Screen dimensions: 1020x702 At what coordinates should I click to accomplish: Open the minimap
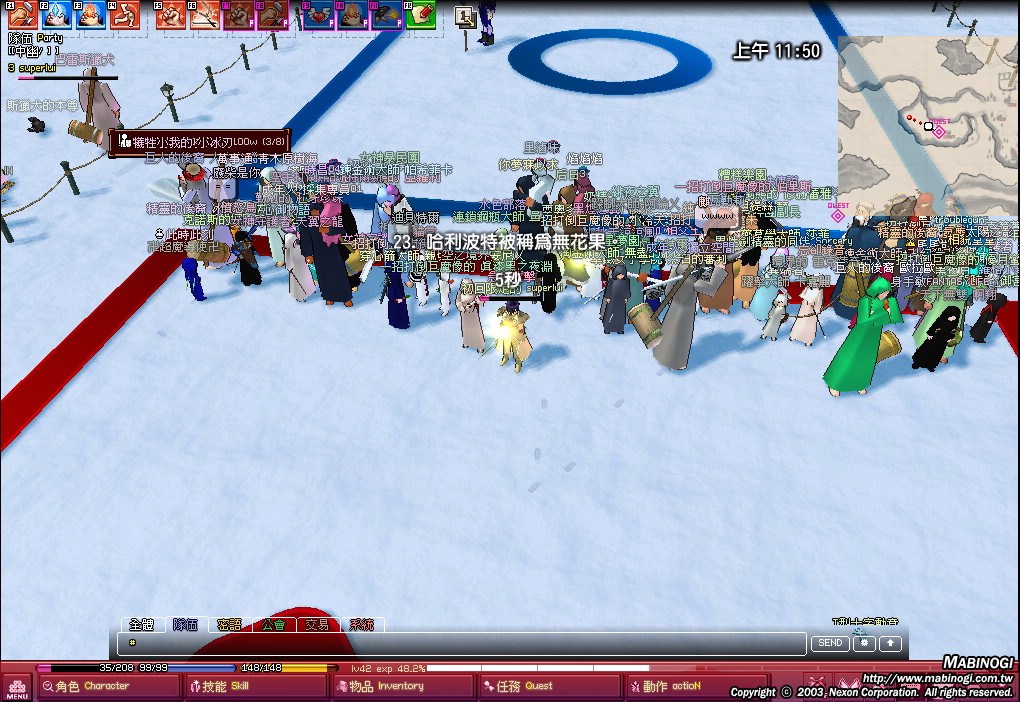click(x=927, y=115)
